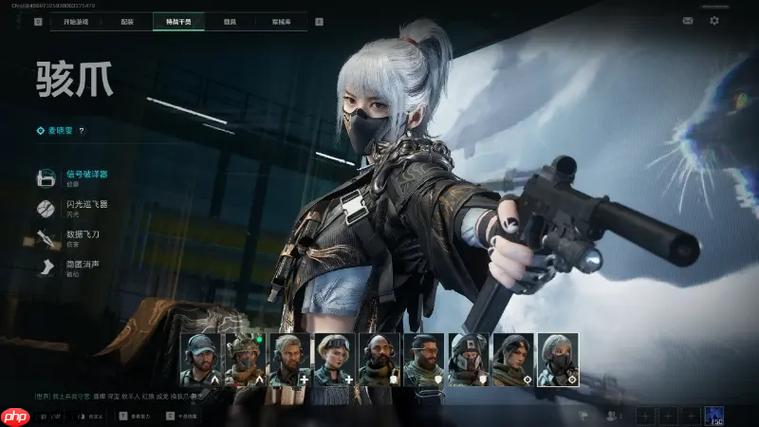Image resolution: width=759 pixels, height=427 pixels.
Task: Select the 信号破译器 gadget
Action: click(87, 177)
